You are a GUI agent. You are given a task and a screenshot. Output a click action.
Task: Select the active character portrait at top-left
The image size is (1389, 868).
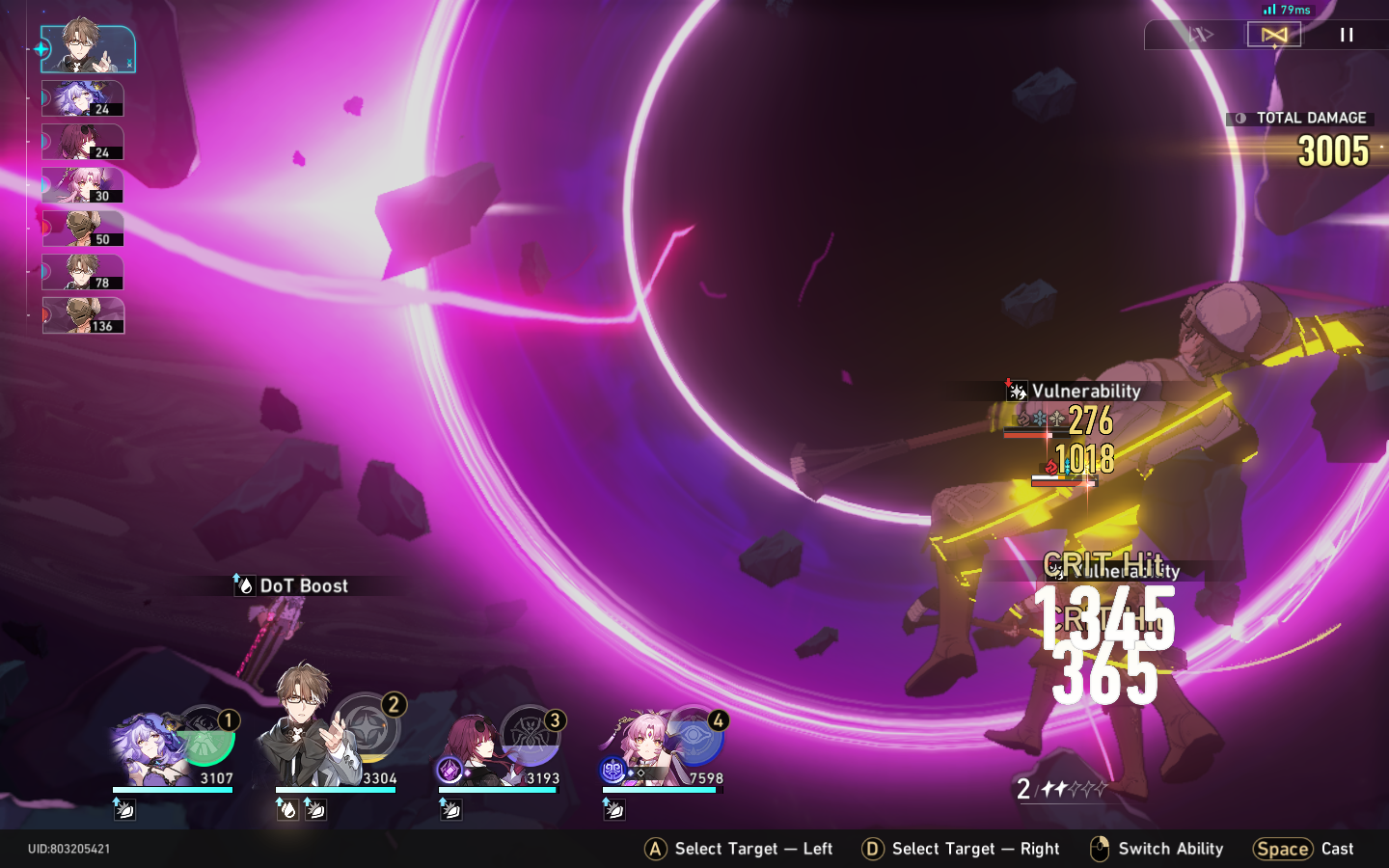coord(87,46)
